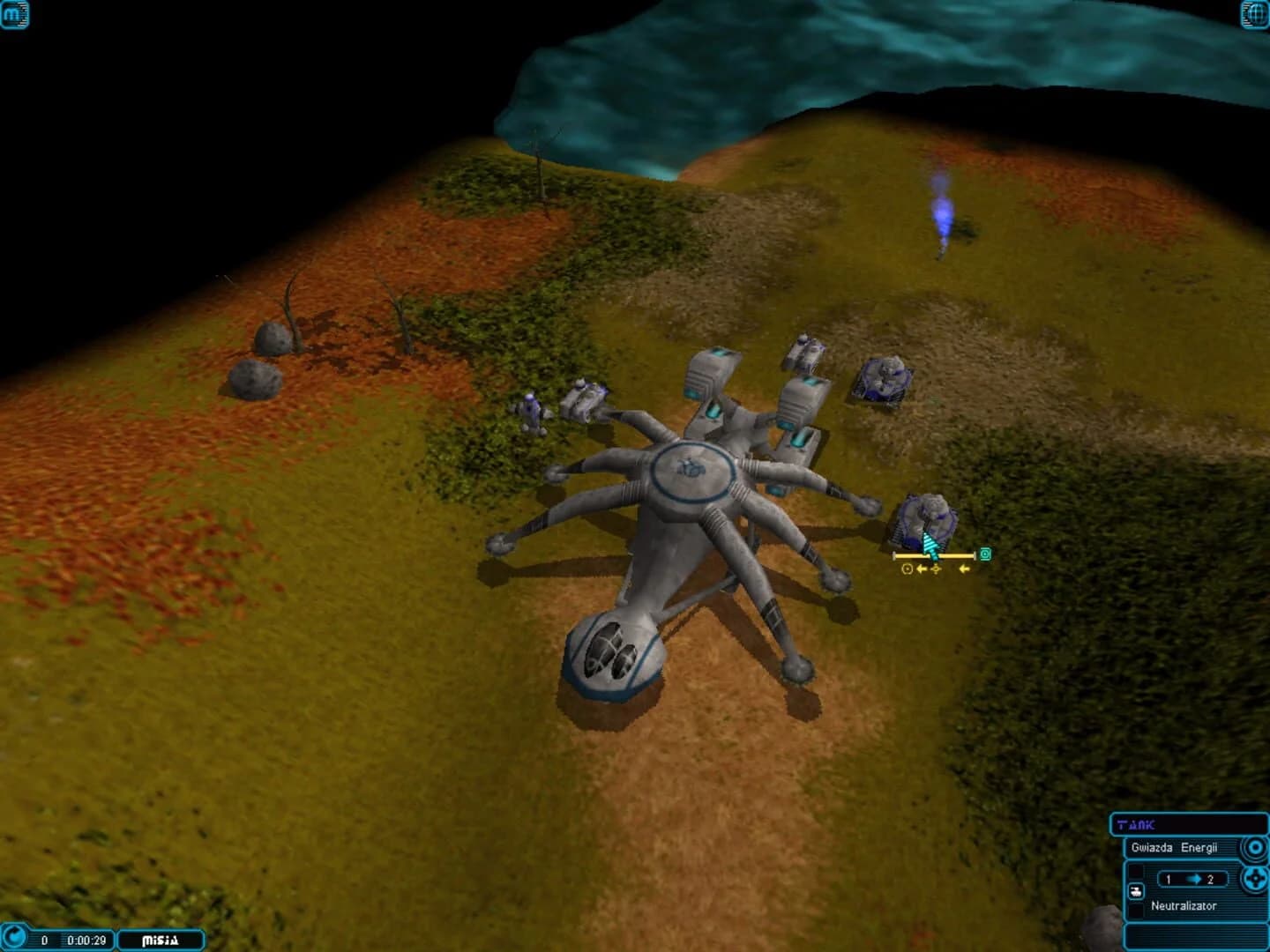
Task: Step ammunition from 1 to 2 using the arrow
Action: (x=1193, y=878)
